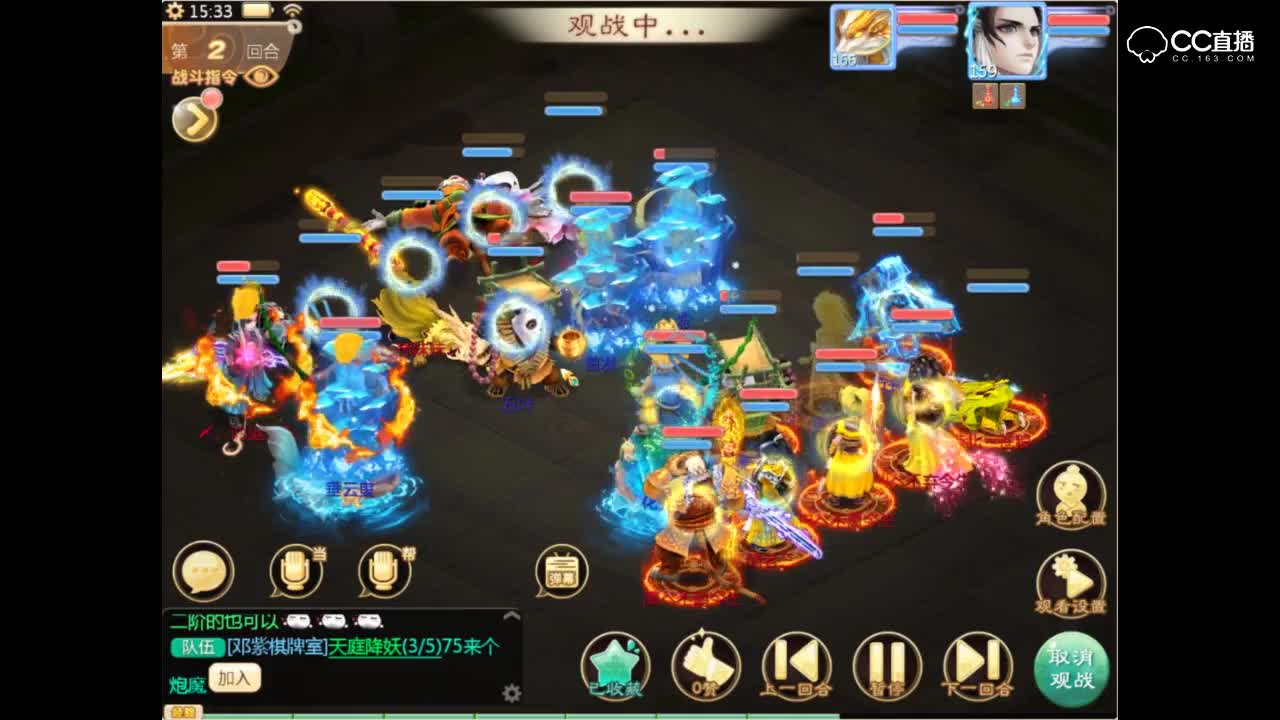
Task: Open the 角色配置 character settings panel
Action: point(1070,490)
